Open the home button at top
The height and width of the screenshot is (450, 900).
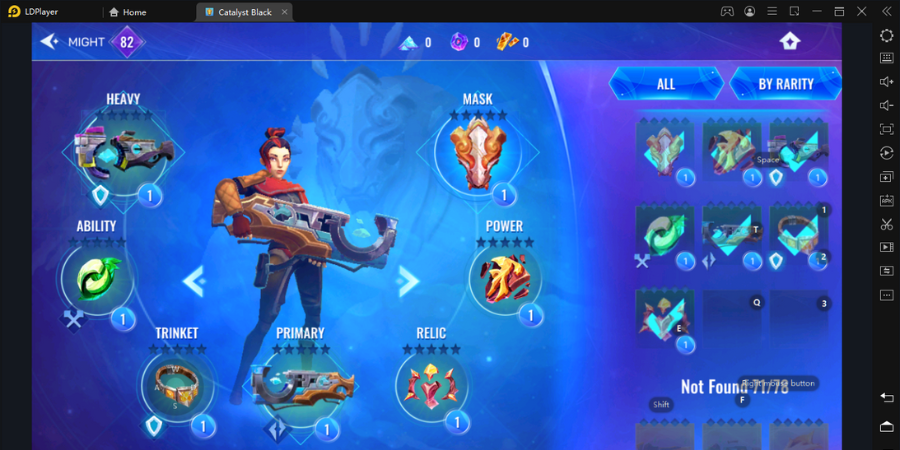(790, 41)
